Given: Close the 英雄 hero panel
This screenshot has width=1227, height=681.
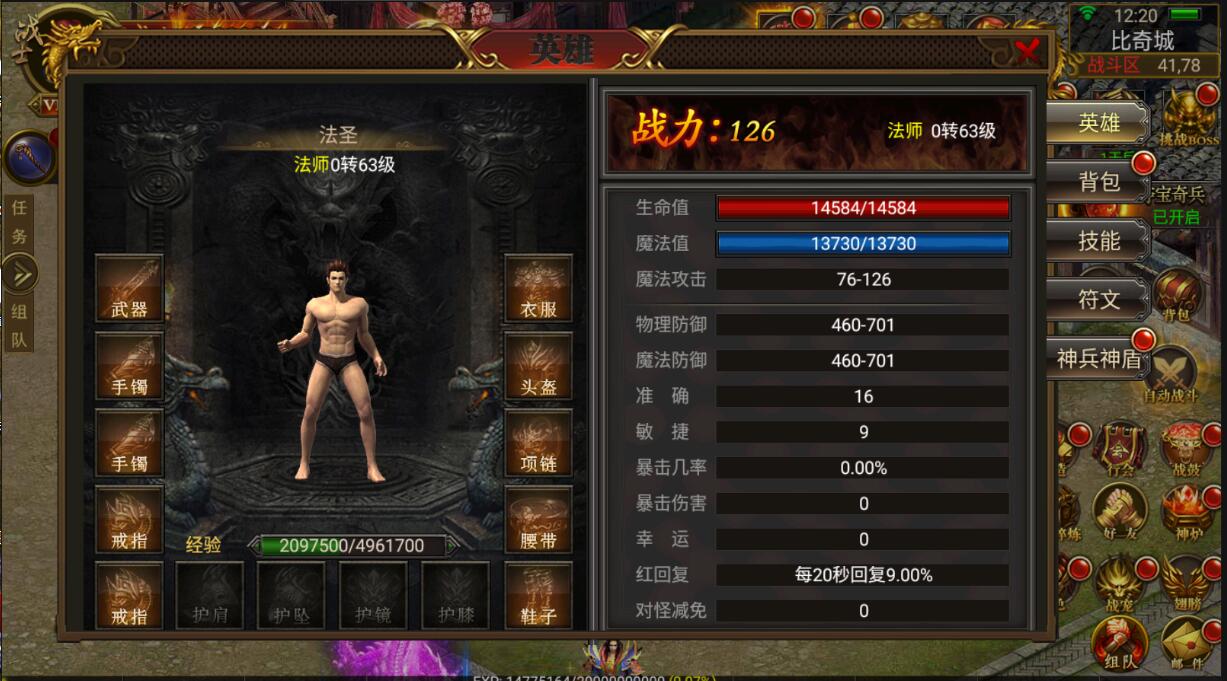Looking at the screenshot, I should pos(1027,51).
